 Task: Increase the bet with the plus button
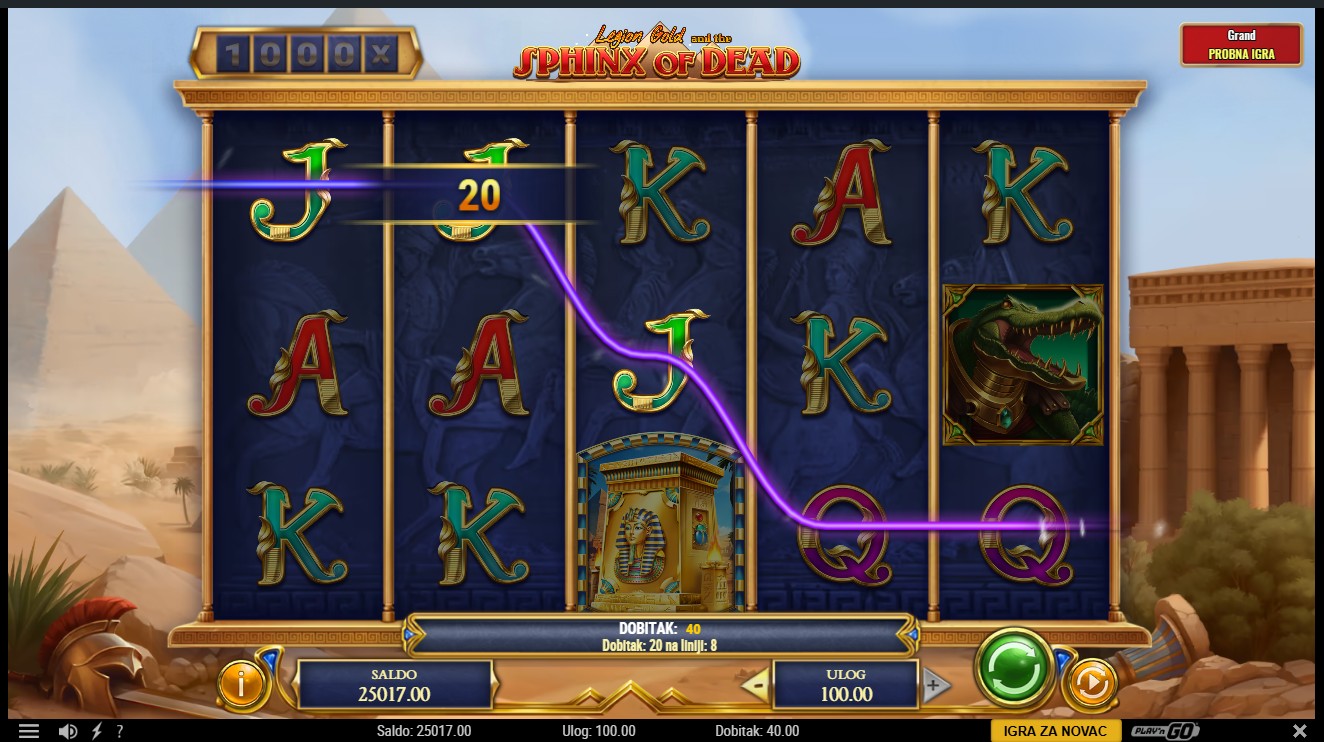pyautogui.click(x=934, y=686)
